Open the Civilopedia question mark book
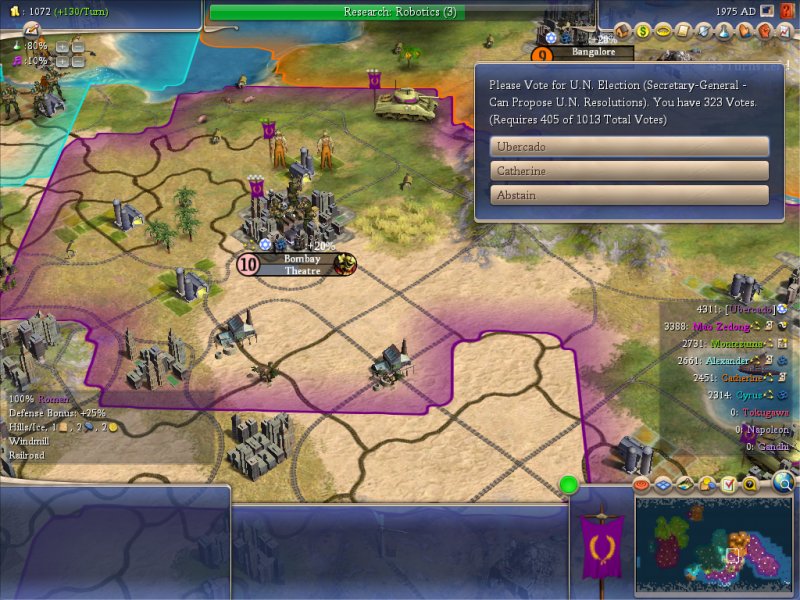This screenshot has height=600, width=800. point(785,11)
